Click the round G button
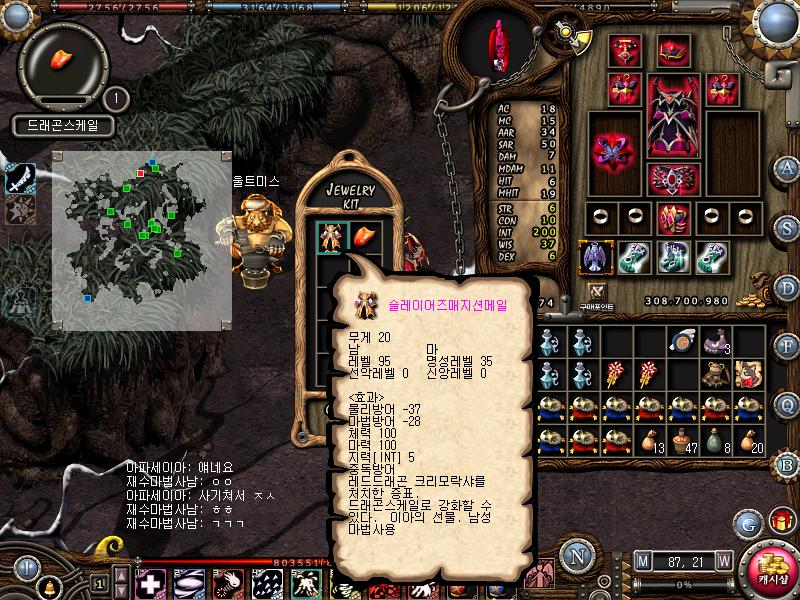This screenshot has height=600, width=800. pyautogui.click(x=748, y=522)
